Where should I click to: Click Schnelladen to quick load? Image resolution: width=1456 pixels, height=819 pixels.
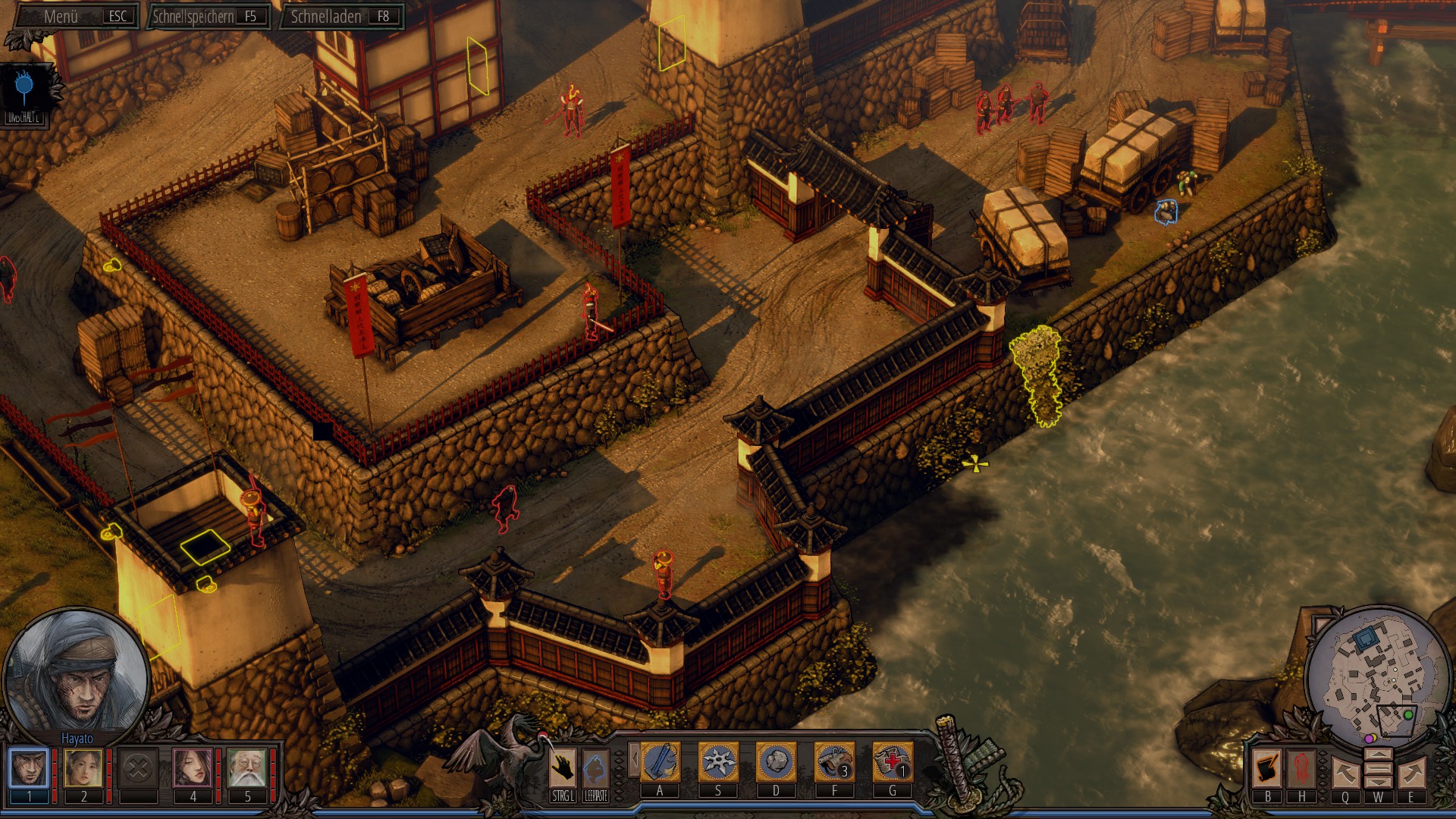click(340, 16)
